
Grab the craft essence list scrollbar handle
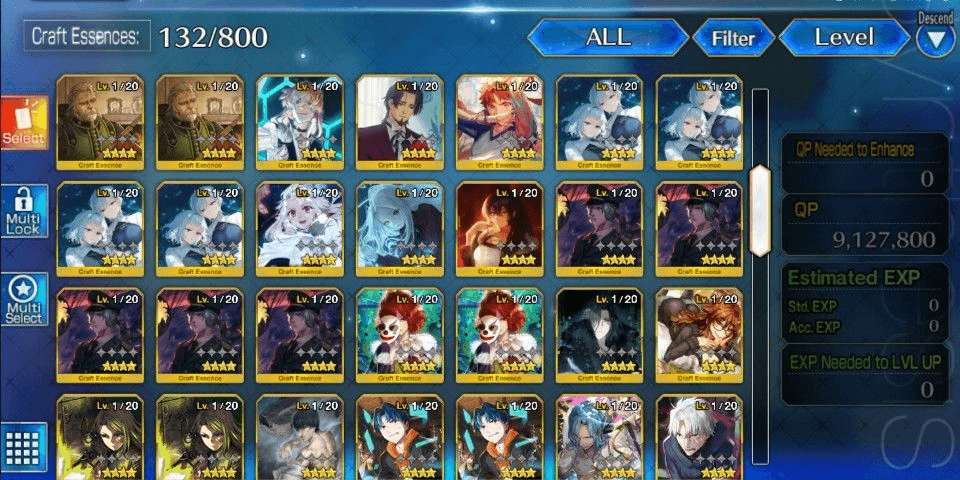[x=760, y=210]
